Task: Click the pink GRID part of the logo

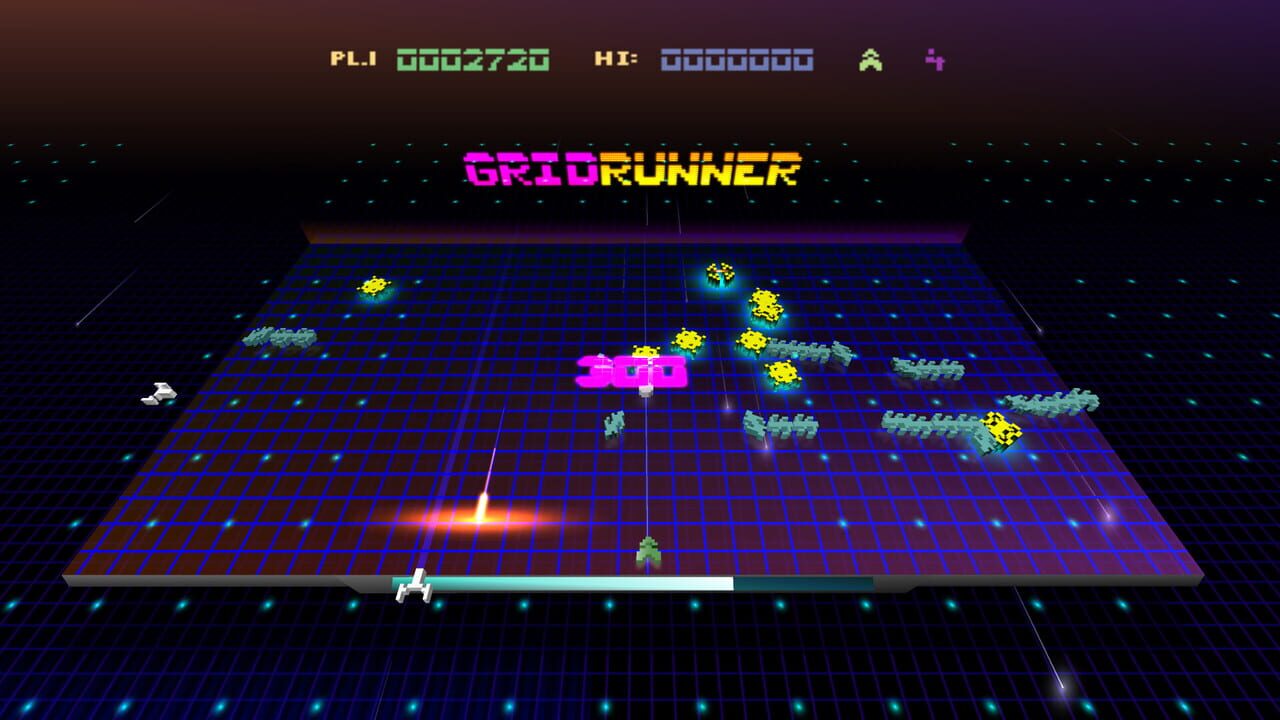Action: click(x=530, y=172)
